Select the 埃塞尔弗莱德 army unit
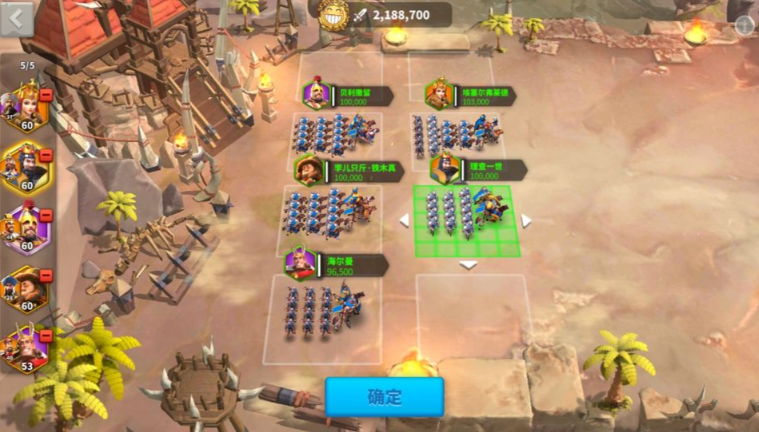This screenshot has height=432, width=759. point(456,134)
